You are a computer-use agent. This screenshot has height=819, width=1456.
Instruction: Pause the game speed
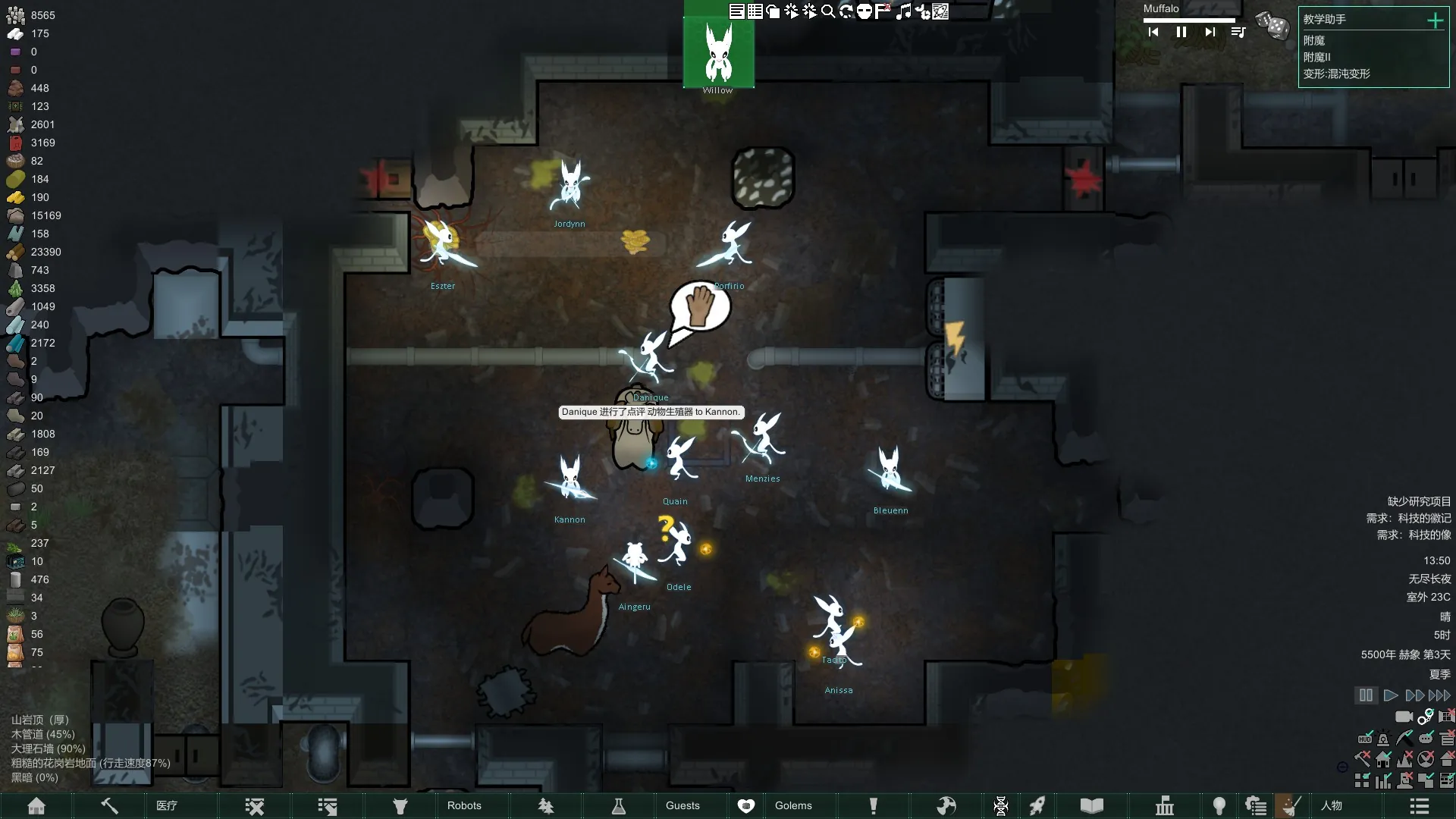tap(1366, 695)
